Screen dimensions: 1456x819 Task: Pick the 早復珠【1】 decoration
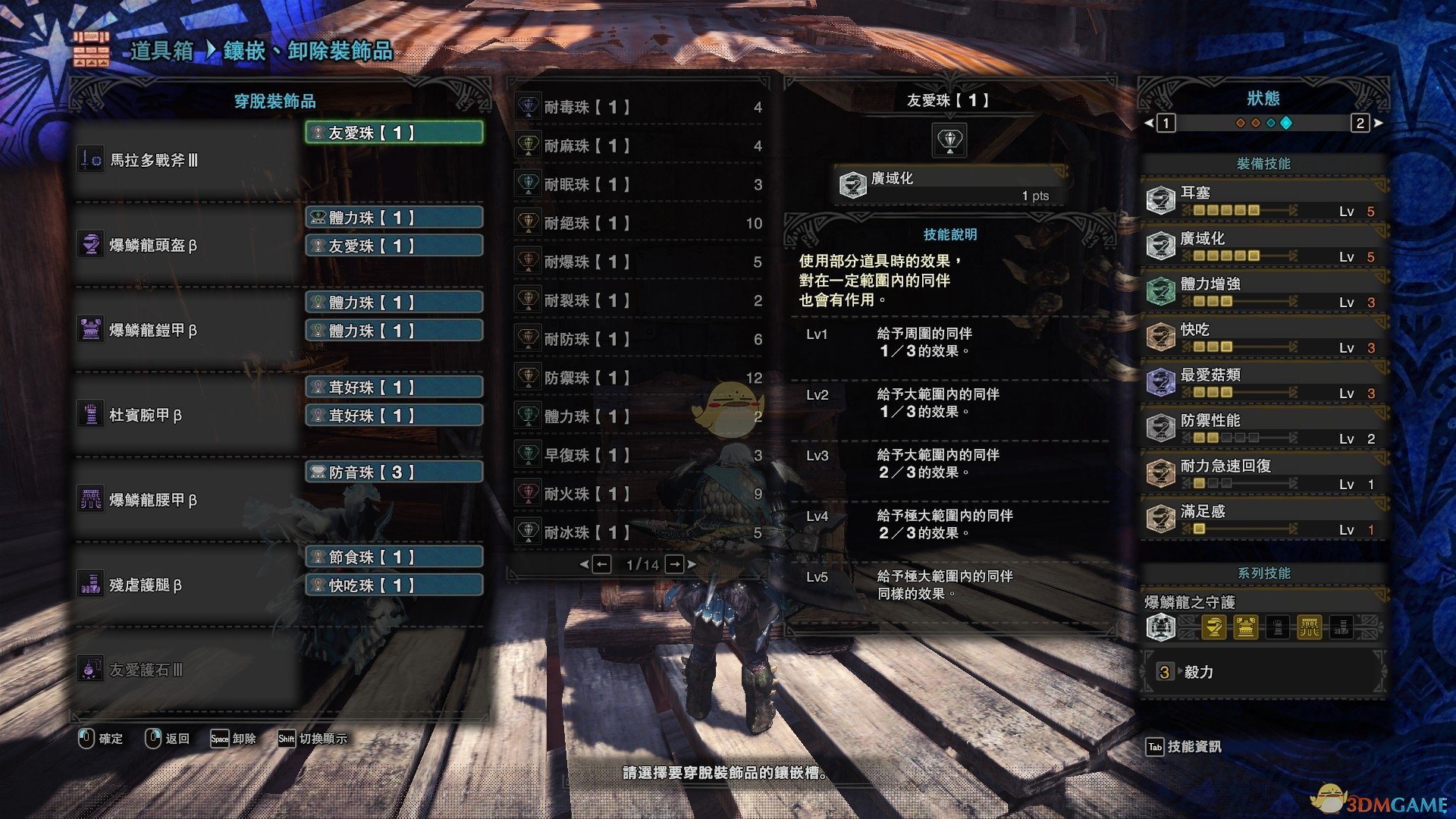point(637,455)
